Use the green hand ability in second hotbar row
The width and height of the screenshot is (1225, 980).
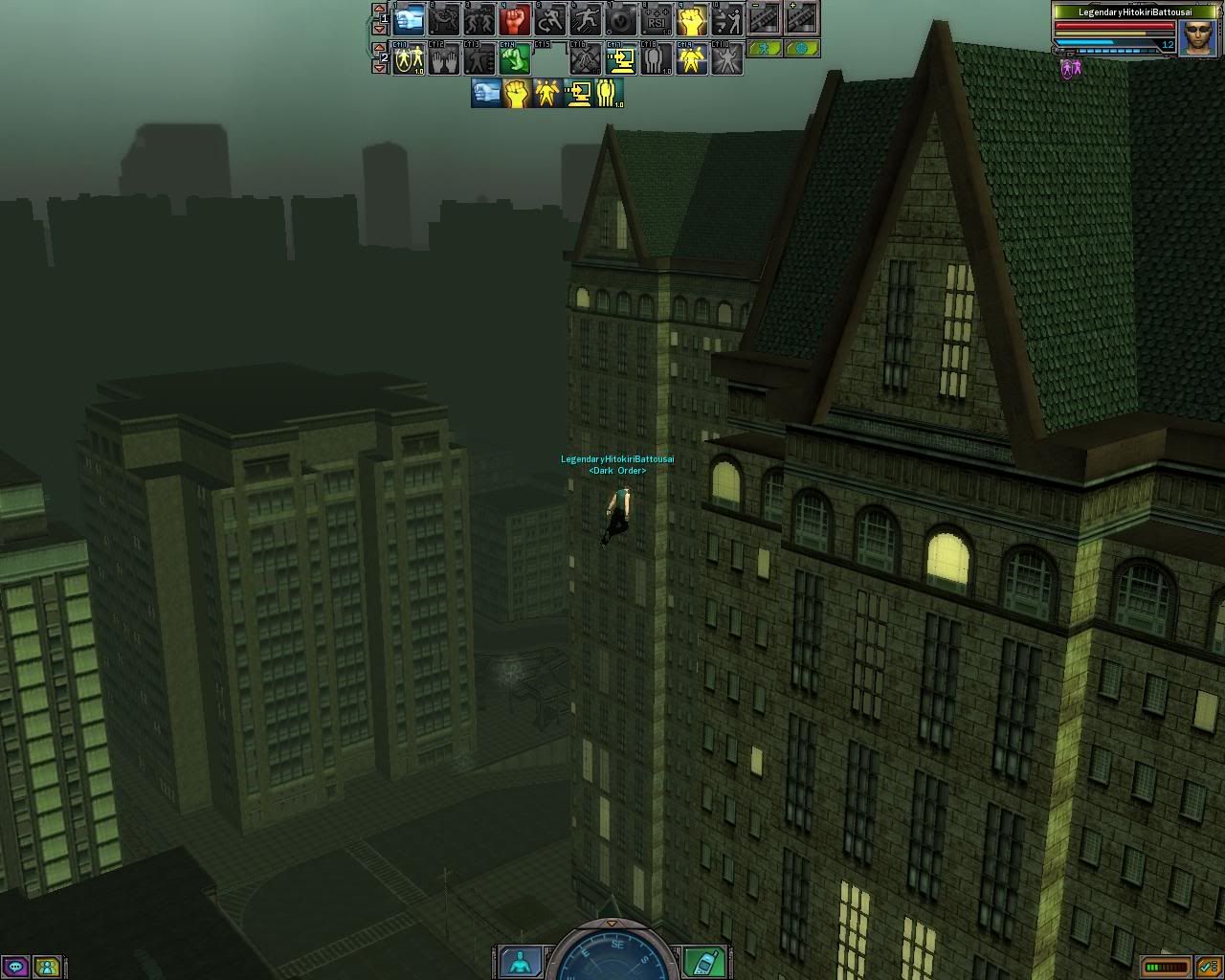pos(515,59)
